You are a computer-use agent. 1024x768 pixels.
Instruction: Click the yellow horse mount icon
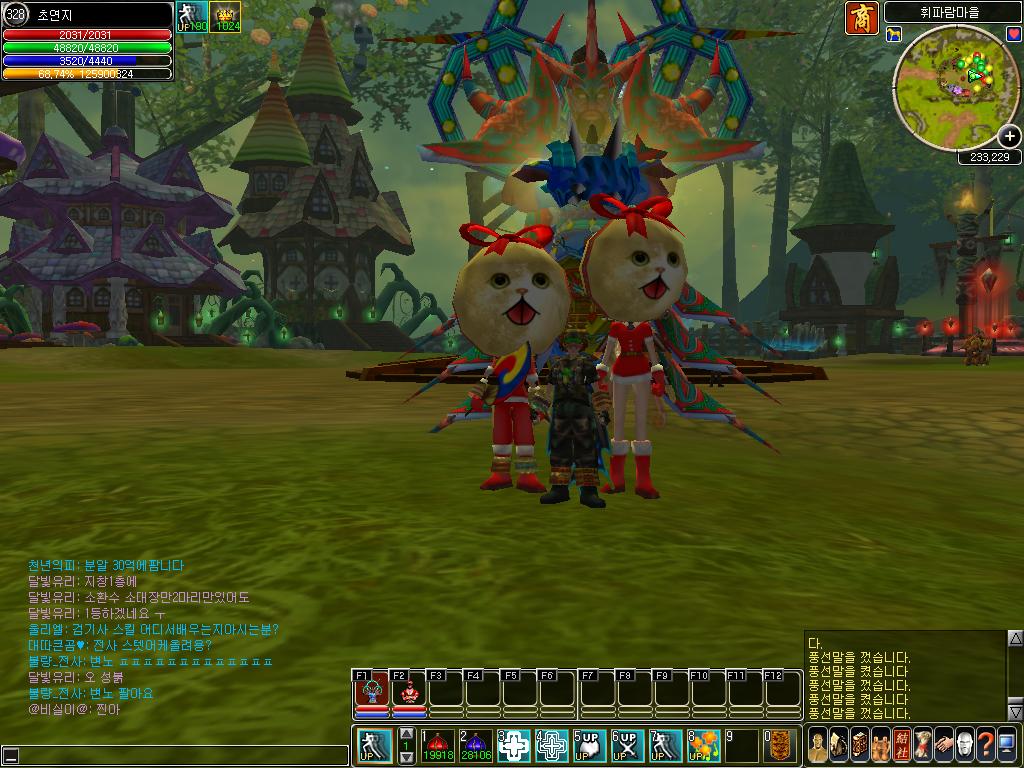893,35
